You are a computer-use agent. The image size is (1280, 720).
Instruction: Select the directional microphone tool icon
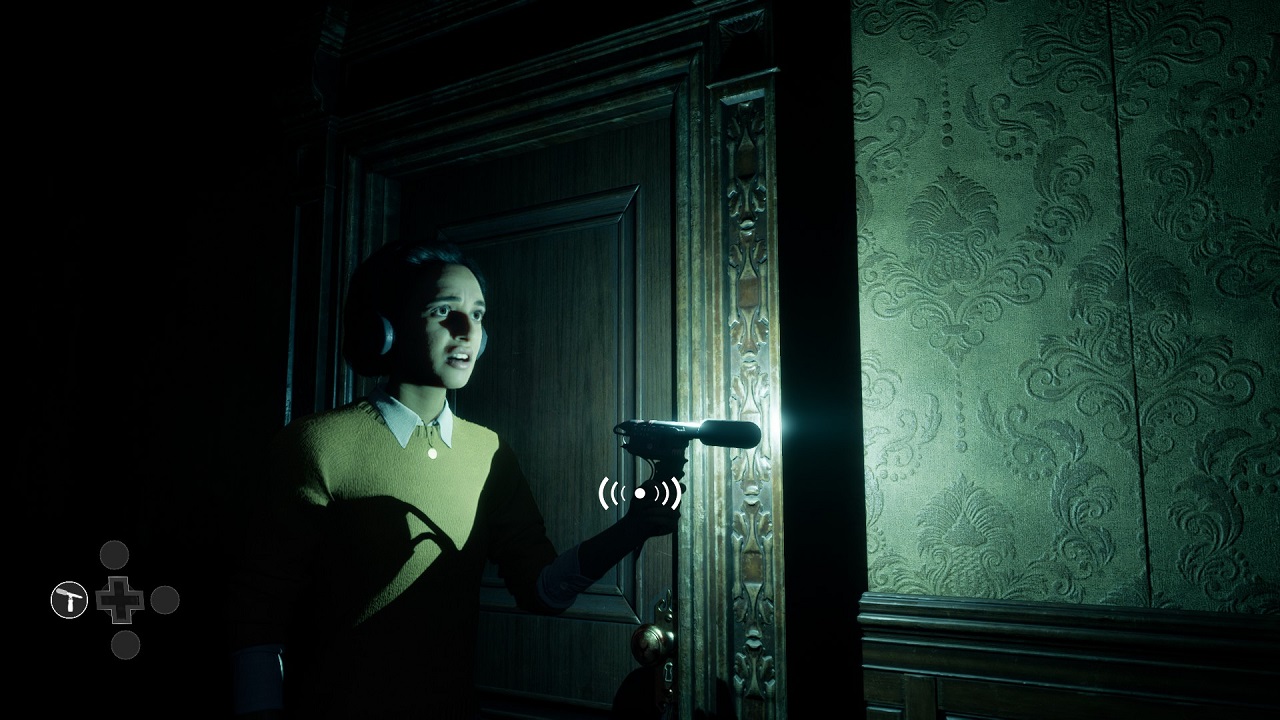click(67, 601)
